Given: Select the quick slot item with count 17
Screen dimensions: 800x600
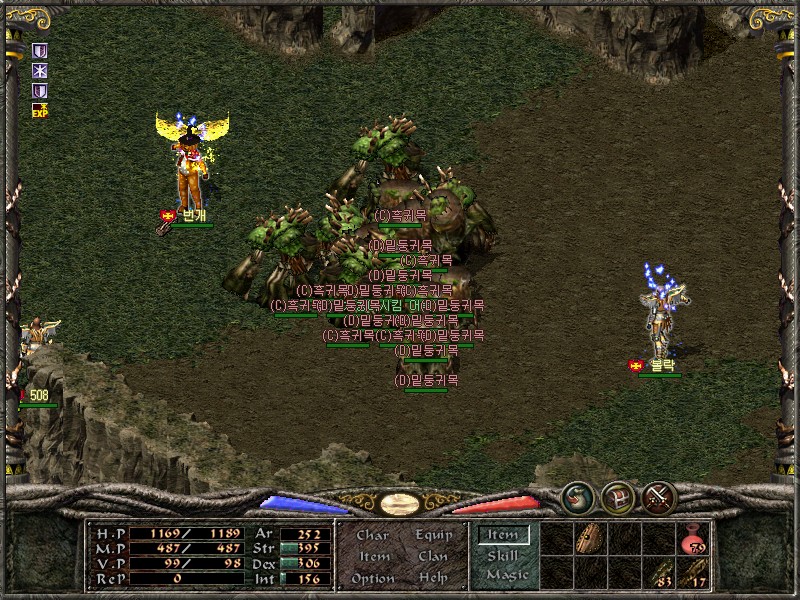Looking at the screenshot, I should 693,573.
